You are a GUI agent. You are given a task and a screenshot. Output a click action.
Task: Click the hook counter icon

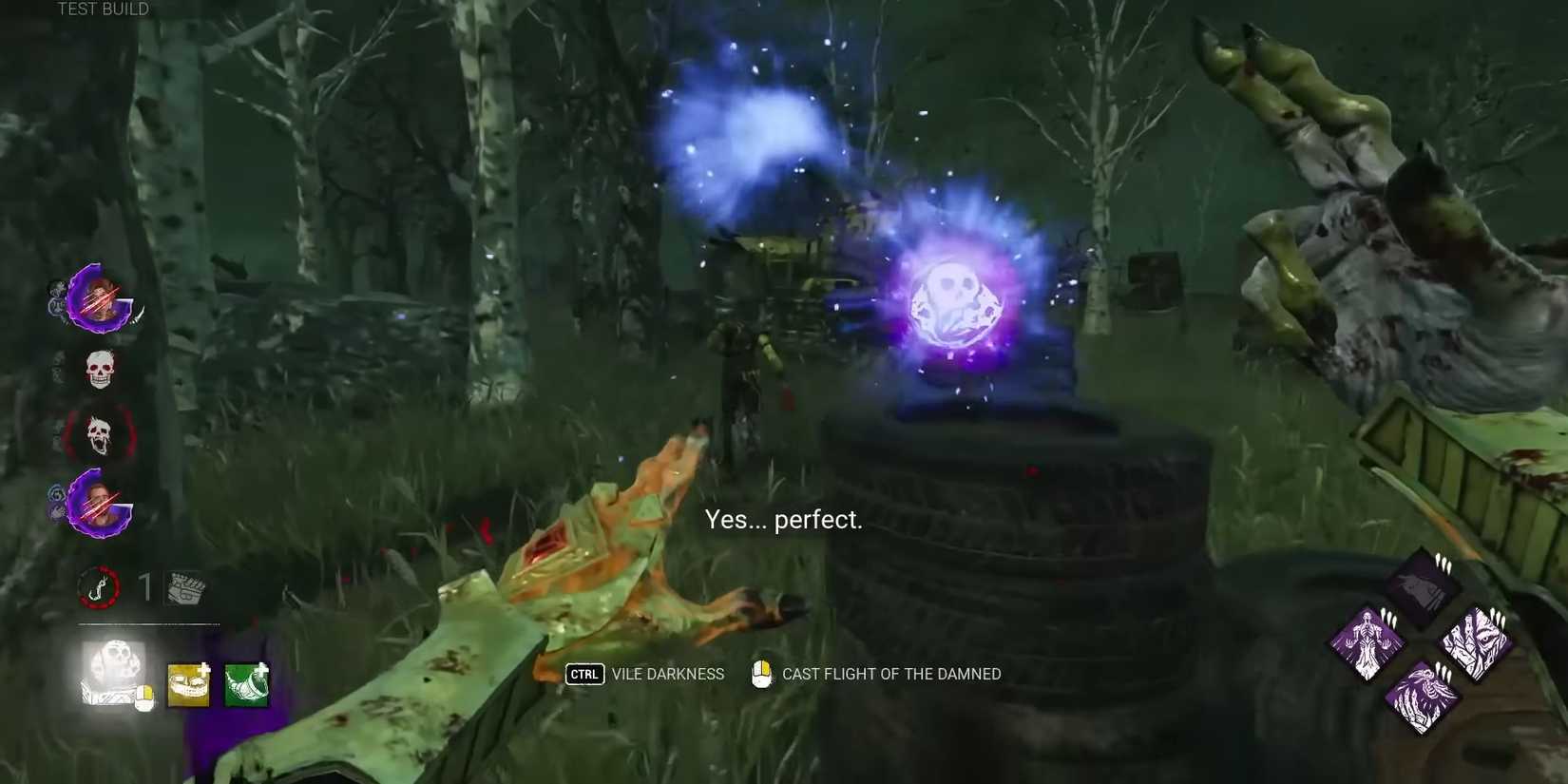point(99,587)
